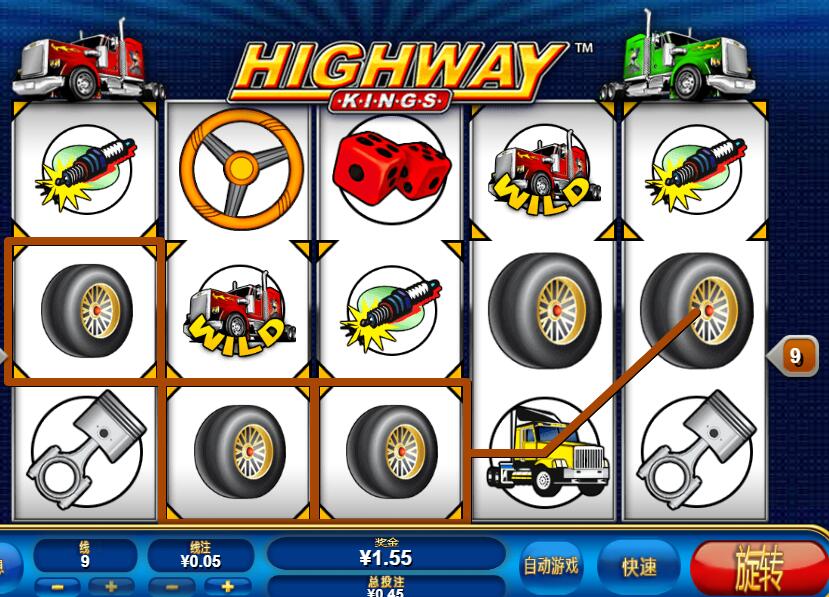Raise the line bet (线注) amount
The height and width of the screenshot is (597, 829).
[x=228, y=587]
